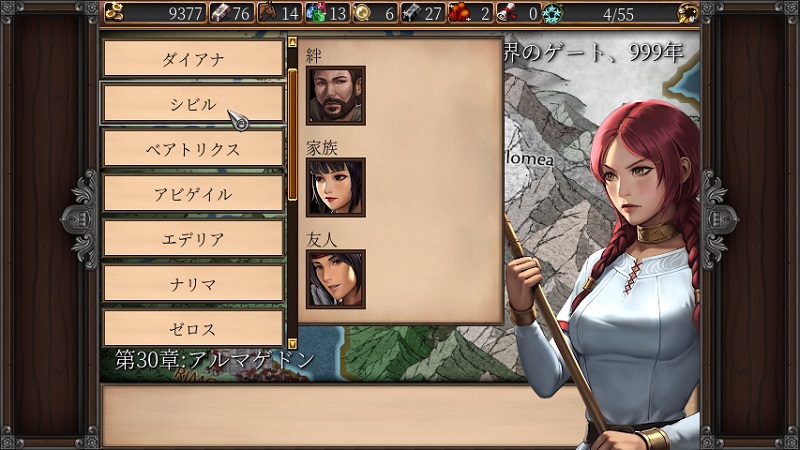The width and height of the screenshot is (800, 450).
Task: Click the gold emblem icon at top-right corner
Action: coord(687,12)
